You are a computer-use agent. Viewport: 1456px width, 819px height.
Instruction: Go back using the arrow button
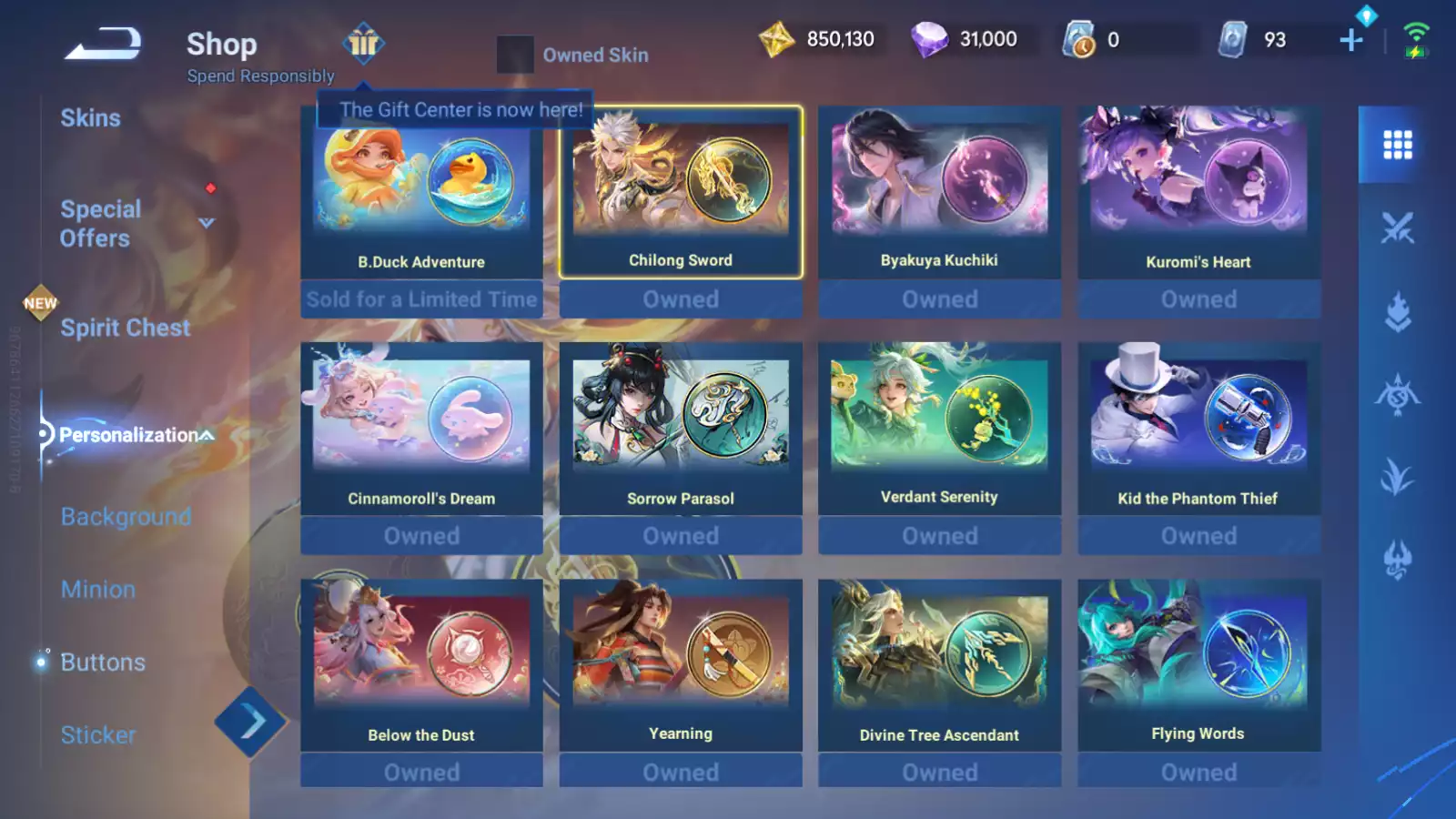(103, 43)
